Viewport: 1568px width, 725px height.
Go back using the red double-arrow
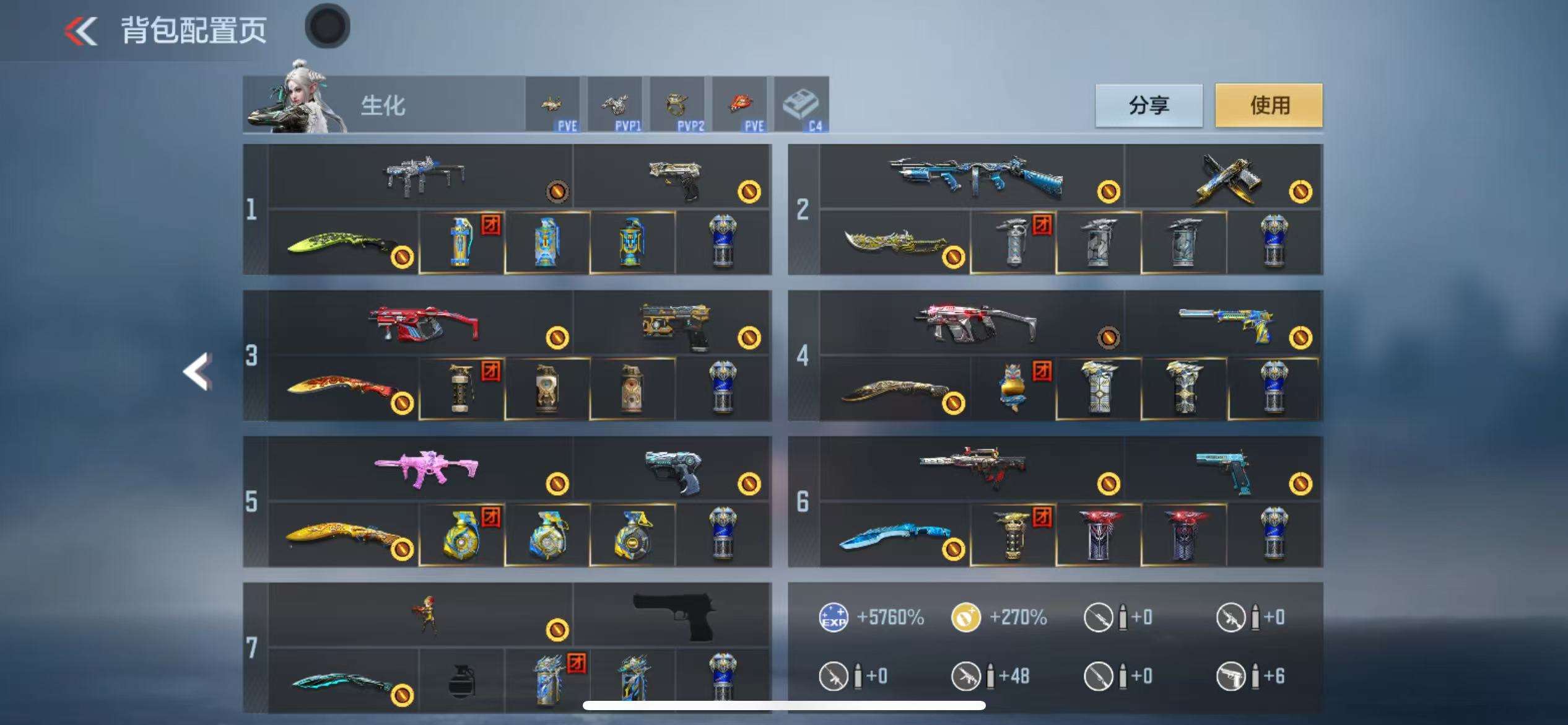[81, 30]
